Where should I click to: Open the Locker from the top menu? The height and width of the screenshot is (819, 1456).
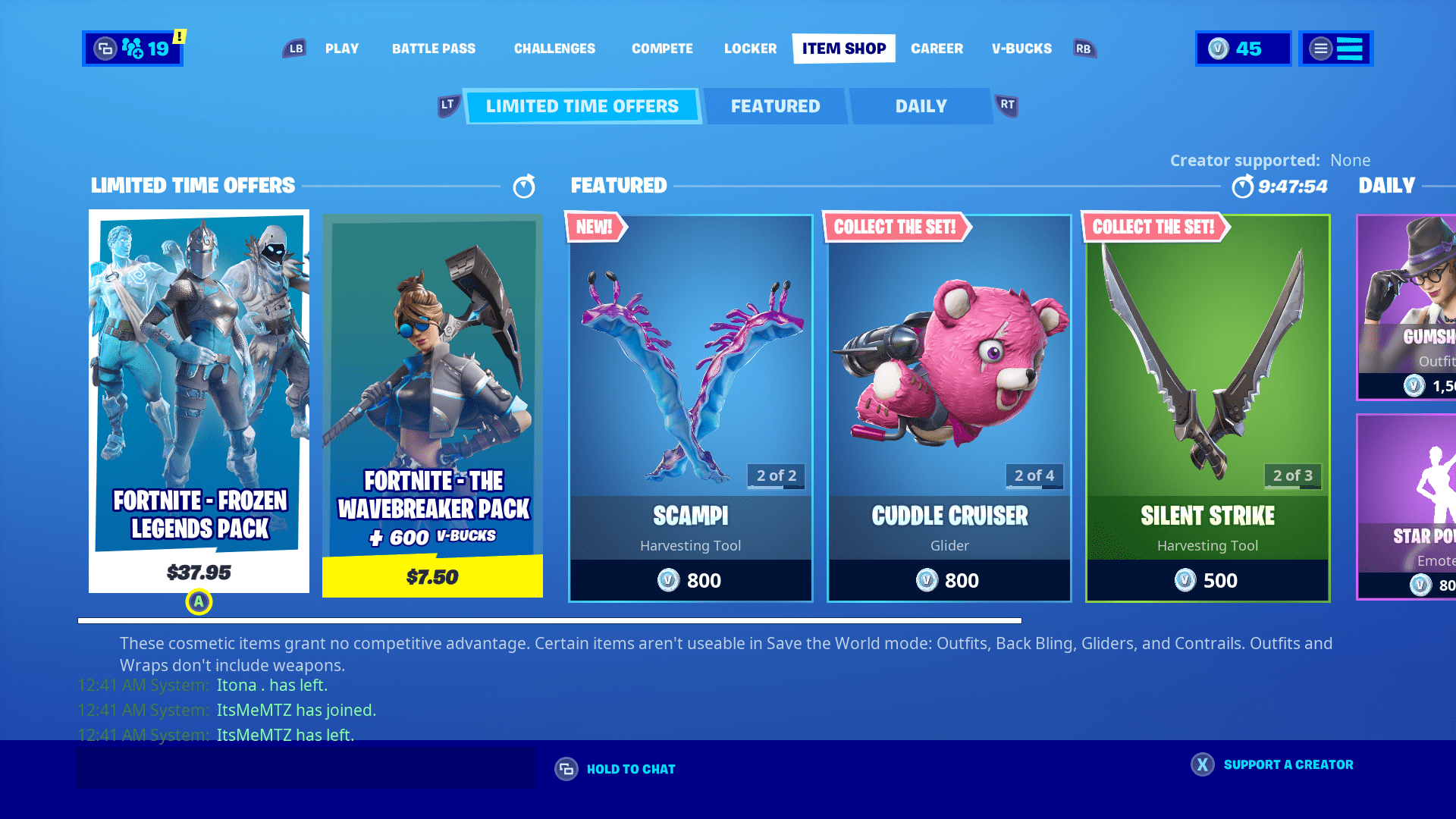coord(750,49)
